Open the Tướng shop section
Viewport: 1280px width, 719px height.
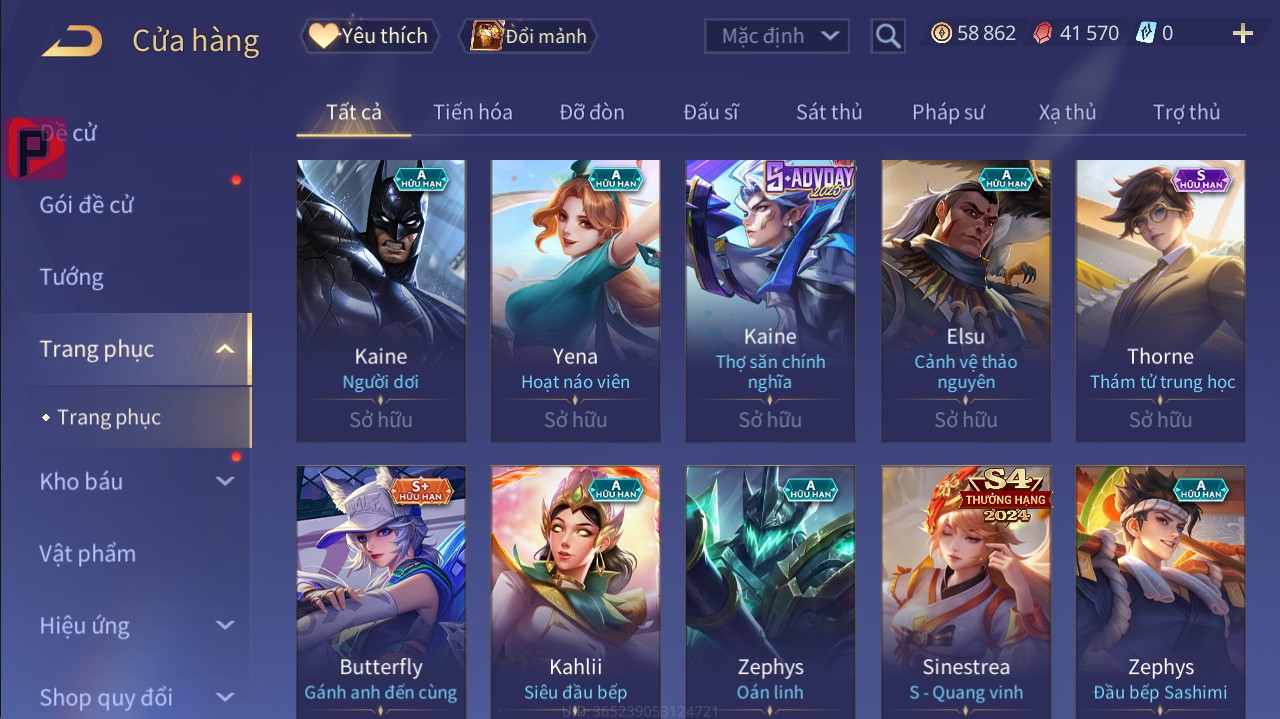coord(72,277)
